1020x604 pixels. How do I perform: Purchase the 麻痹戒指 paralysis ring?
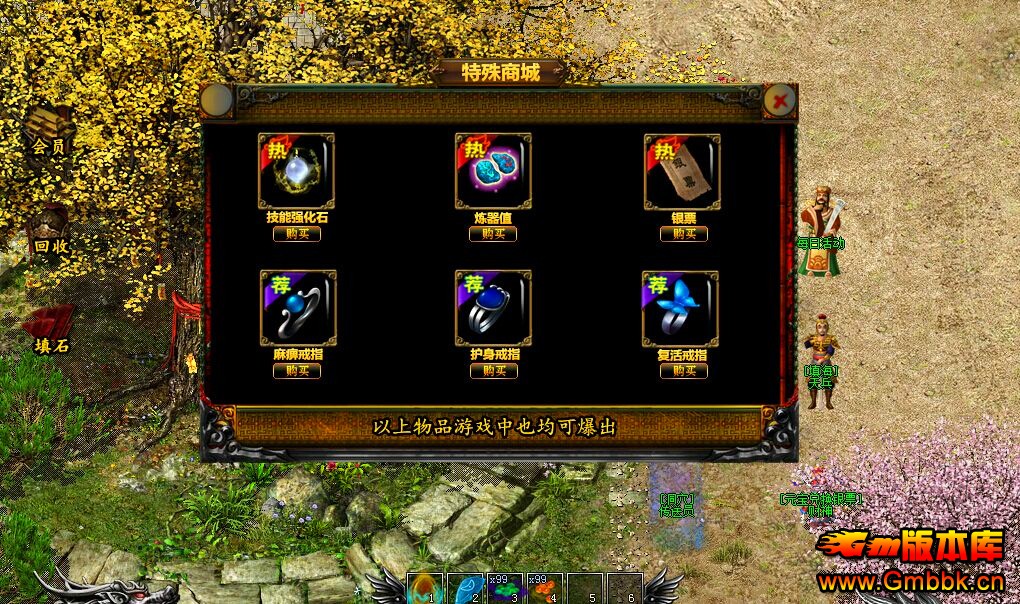click(297, 371)
